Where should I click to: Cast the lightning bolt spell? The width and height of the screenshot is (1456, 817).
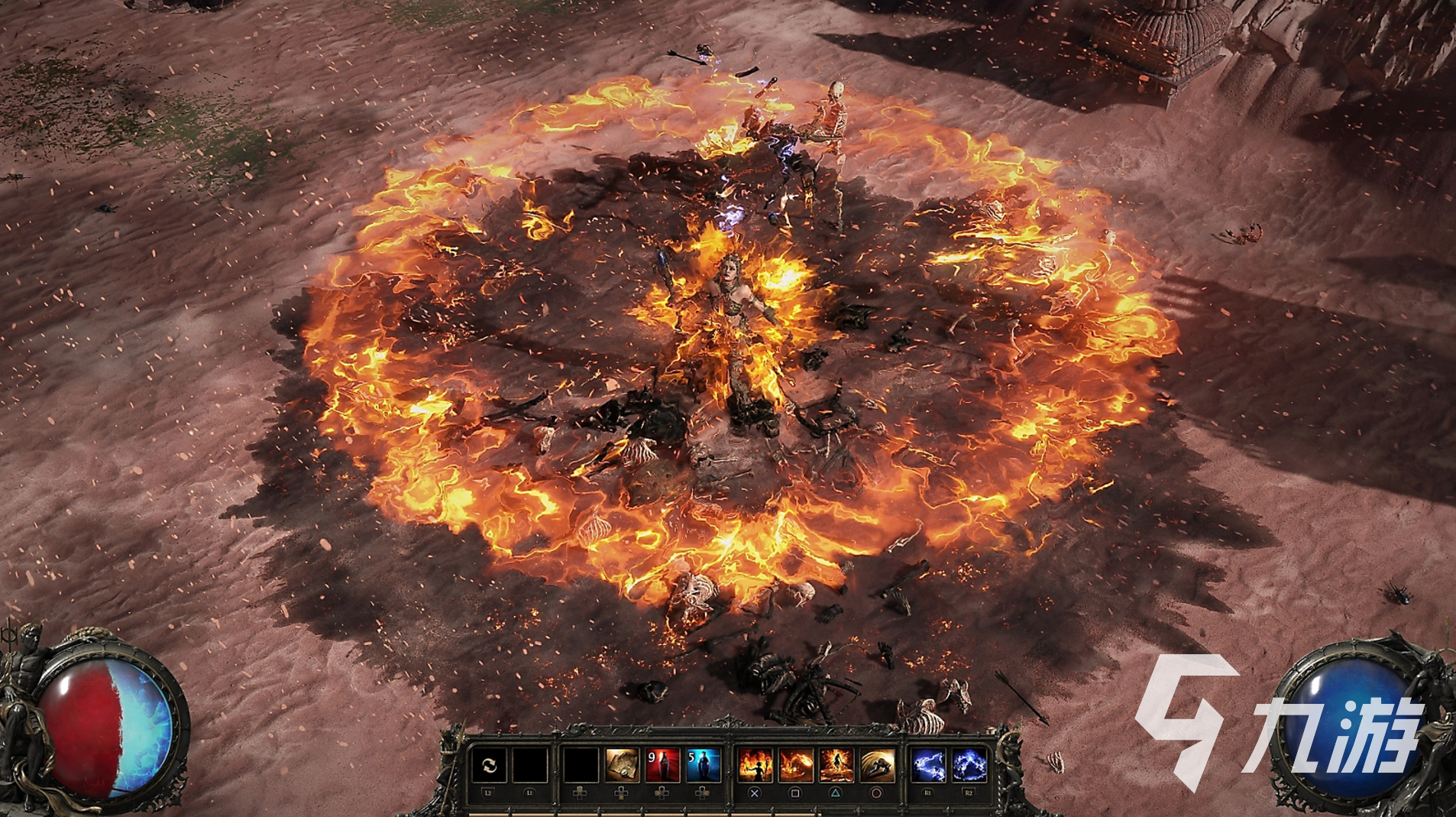[x=928, y=765]
